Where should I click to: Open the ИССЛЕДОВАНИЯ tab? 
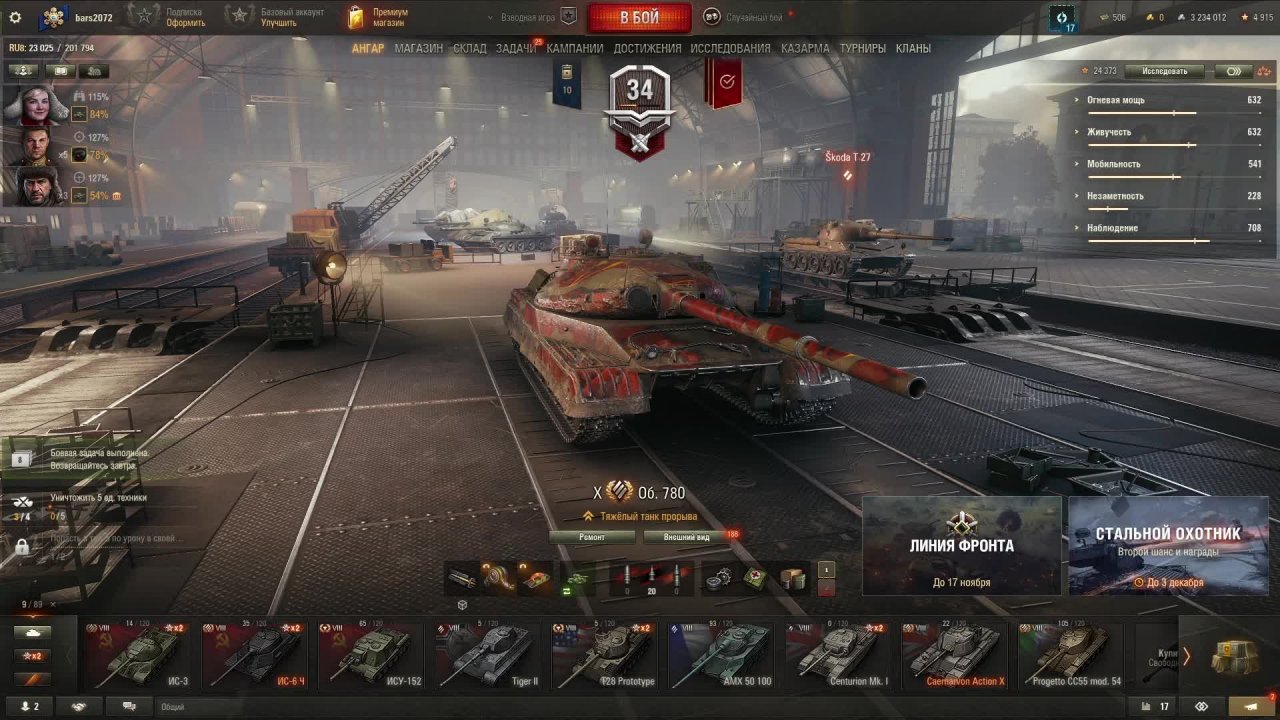click(x=730, y=48)
